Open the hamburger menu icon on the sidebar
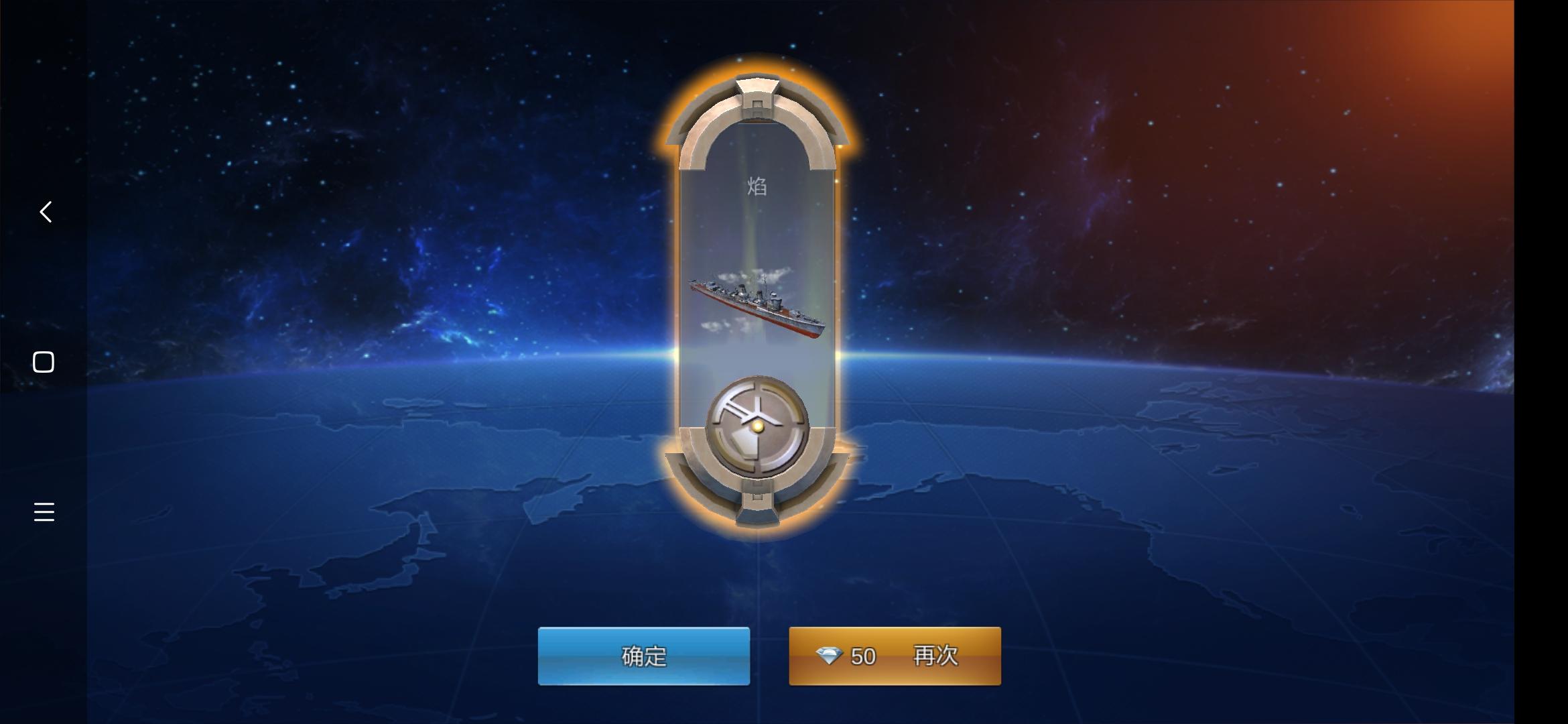The image size is (1568, 724). click(44, 511)
